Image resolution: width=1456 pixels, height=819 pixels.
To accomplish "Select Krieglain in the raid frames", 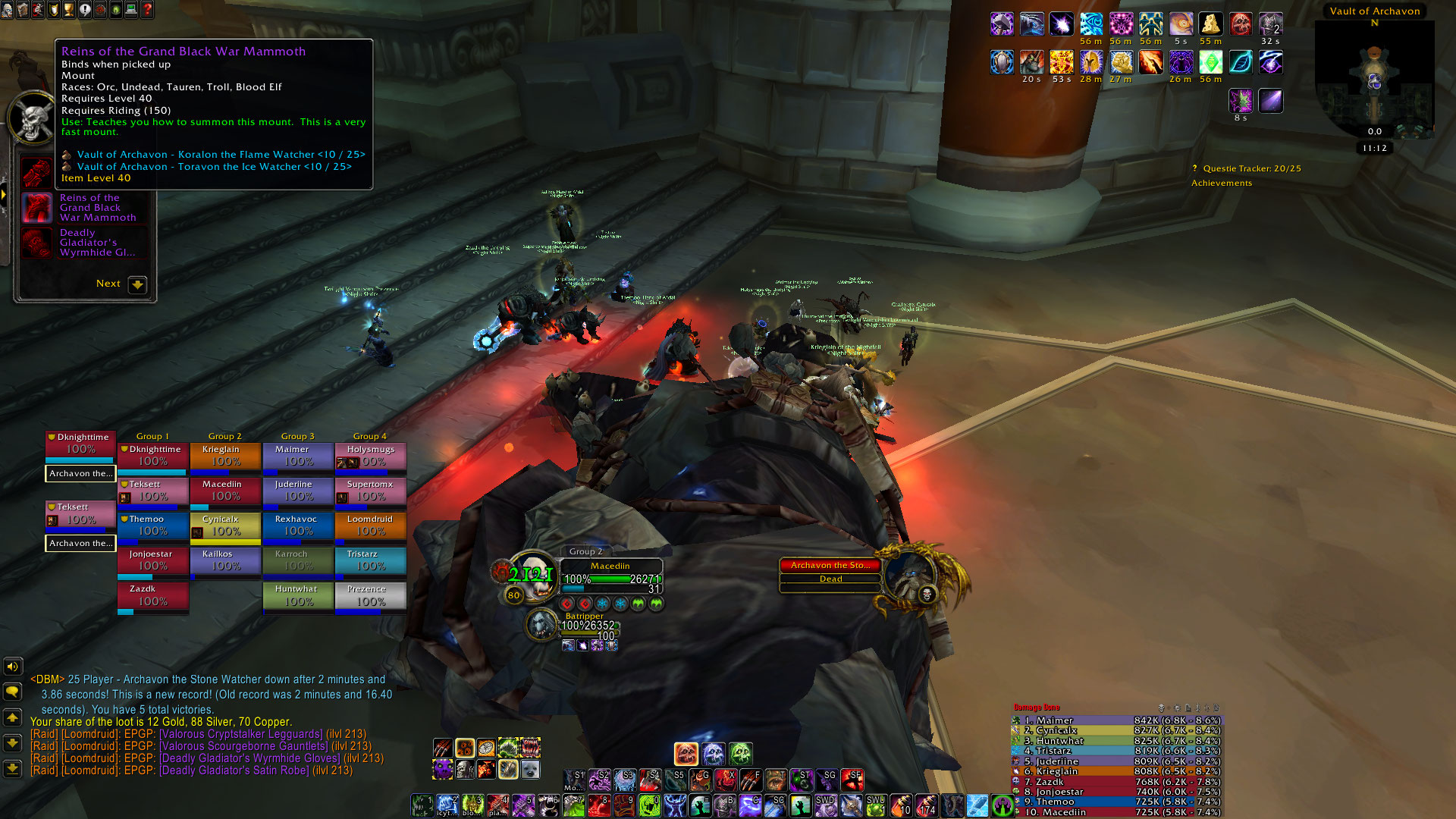I will (224, 456).
